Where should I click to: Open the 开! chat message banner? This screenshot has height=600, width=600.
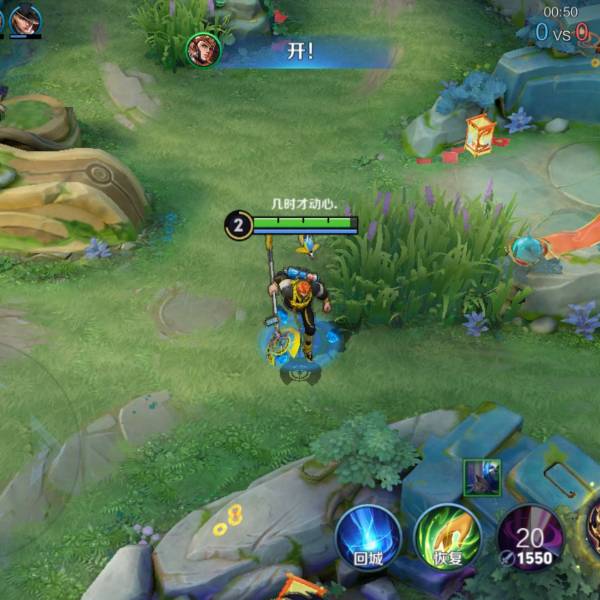pyautogui.click(x=300, y=52)
